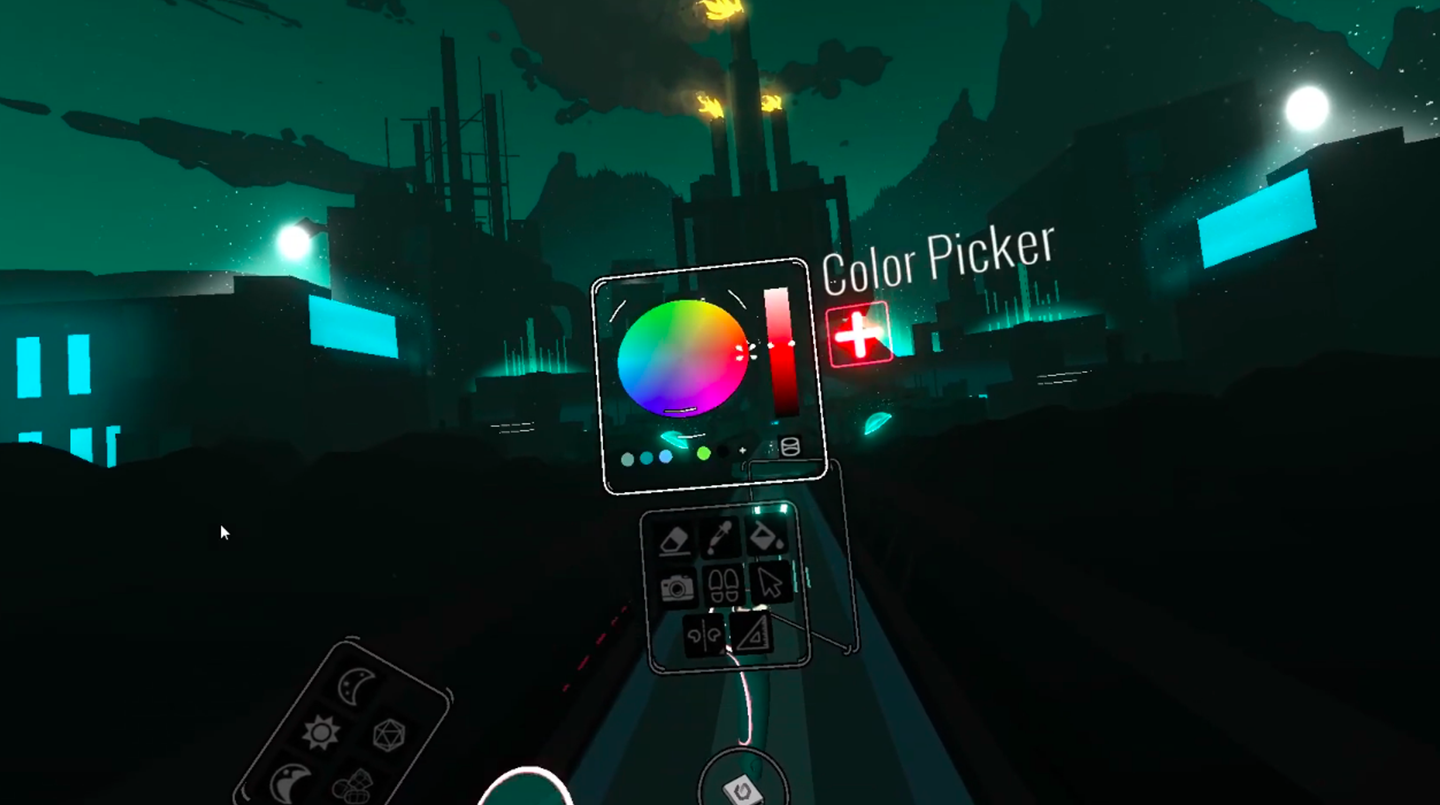Switch to the arrow selection tool
Image resolution: width=1440 pixels, height=805 pixels.
point(770,581)
